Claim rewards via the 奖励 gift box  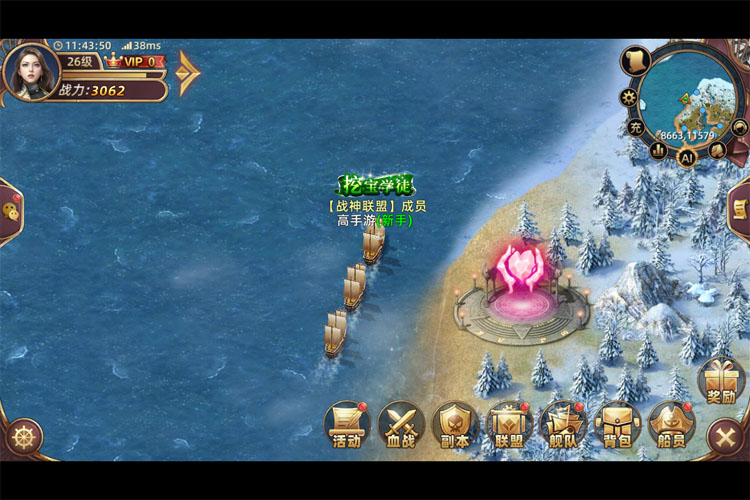coord(721,380)
